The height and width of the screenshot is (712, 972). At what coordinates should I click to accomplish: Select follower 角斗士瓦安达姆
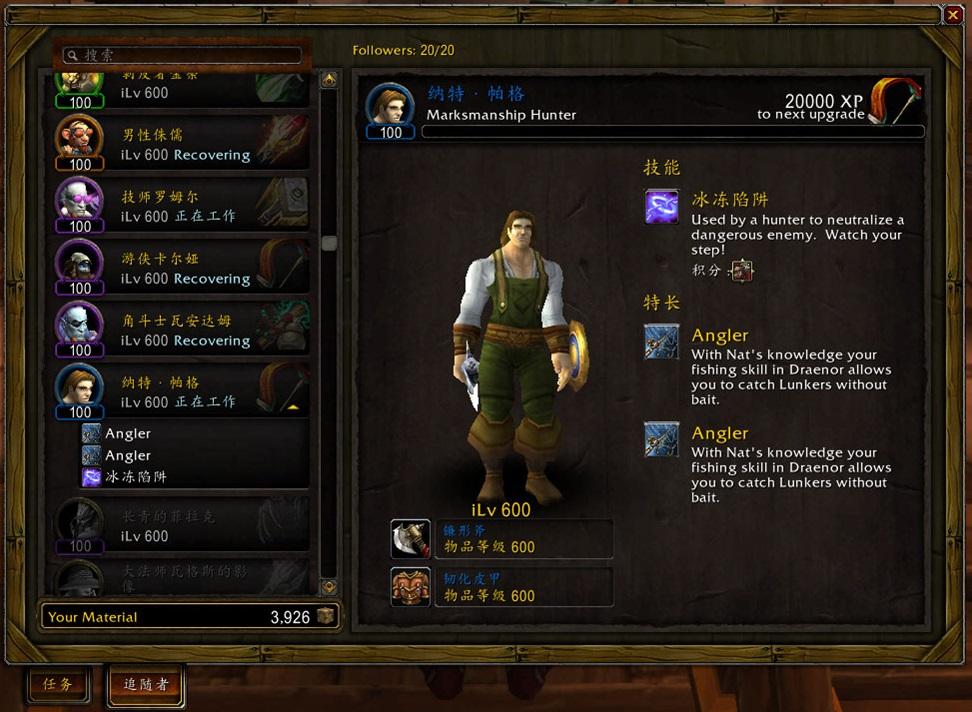(182, 330)
